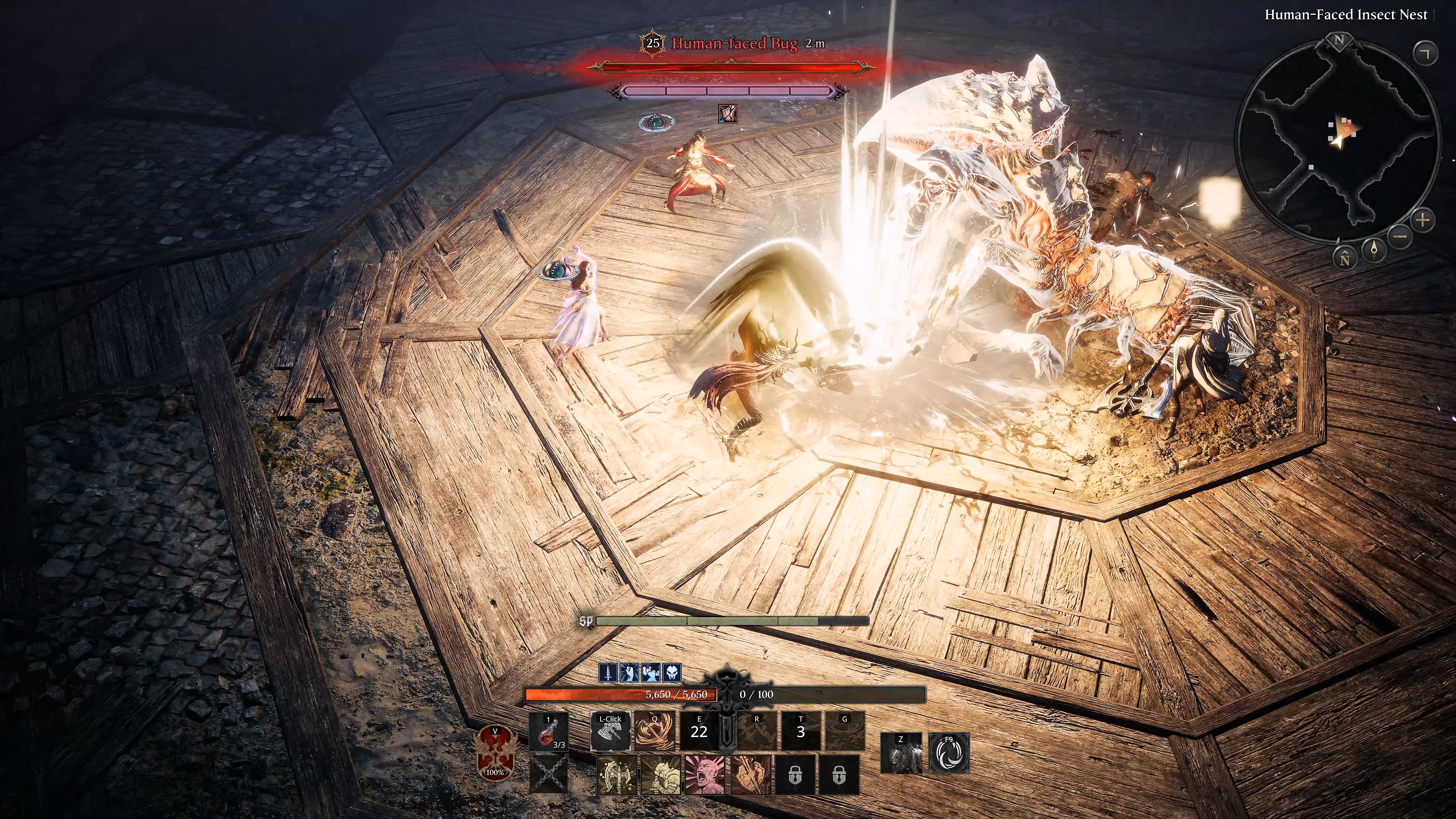Zoom in the minimap with plus button
Viewport: 1456px width, 819px height.
1423,220
